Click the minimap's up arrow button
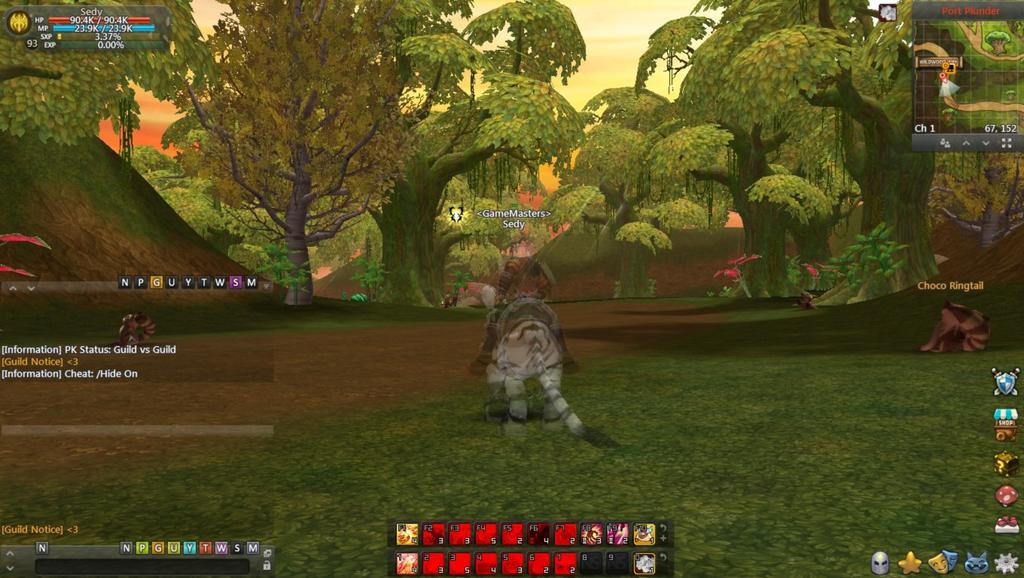 (x=966, y=143)
